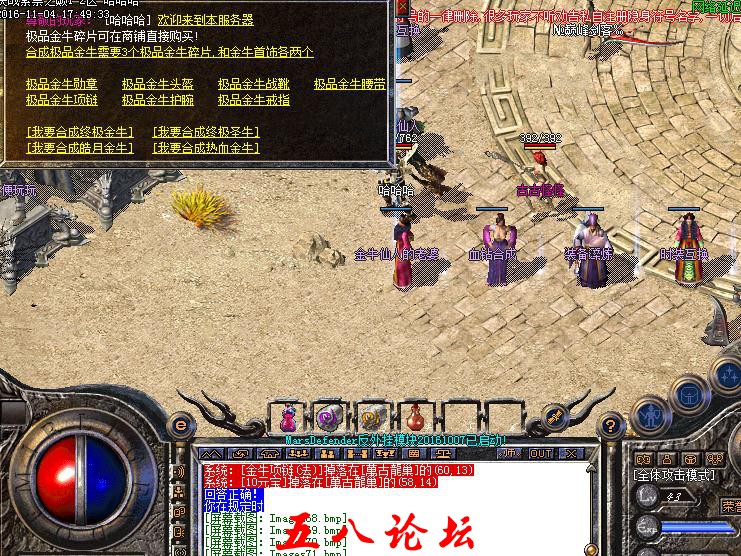Select the 极品金牛头盔 option
This screenshot has height=556, width=741.
click(x=158, y=85)
